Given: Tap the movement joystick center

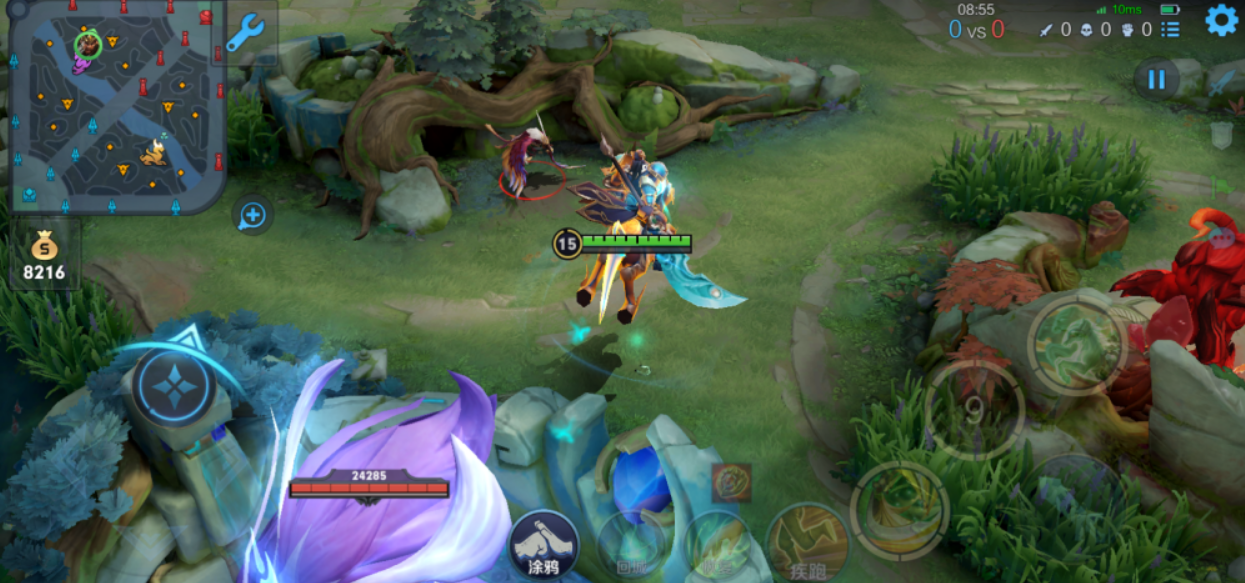Looking at the screenshot, I should pos(174,387).
